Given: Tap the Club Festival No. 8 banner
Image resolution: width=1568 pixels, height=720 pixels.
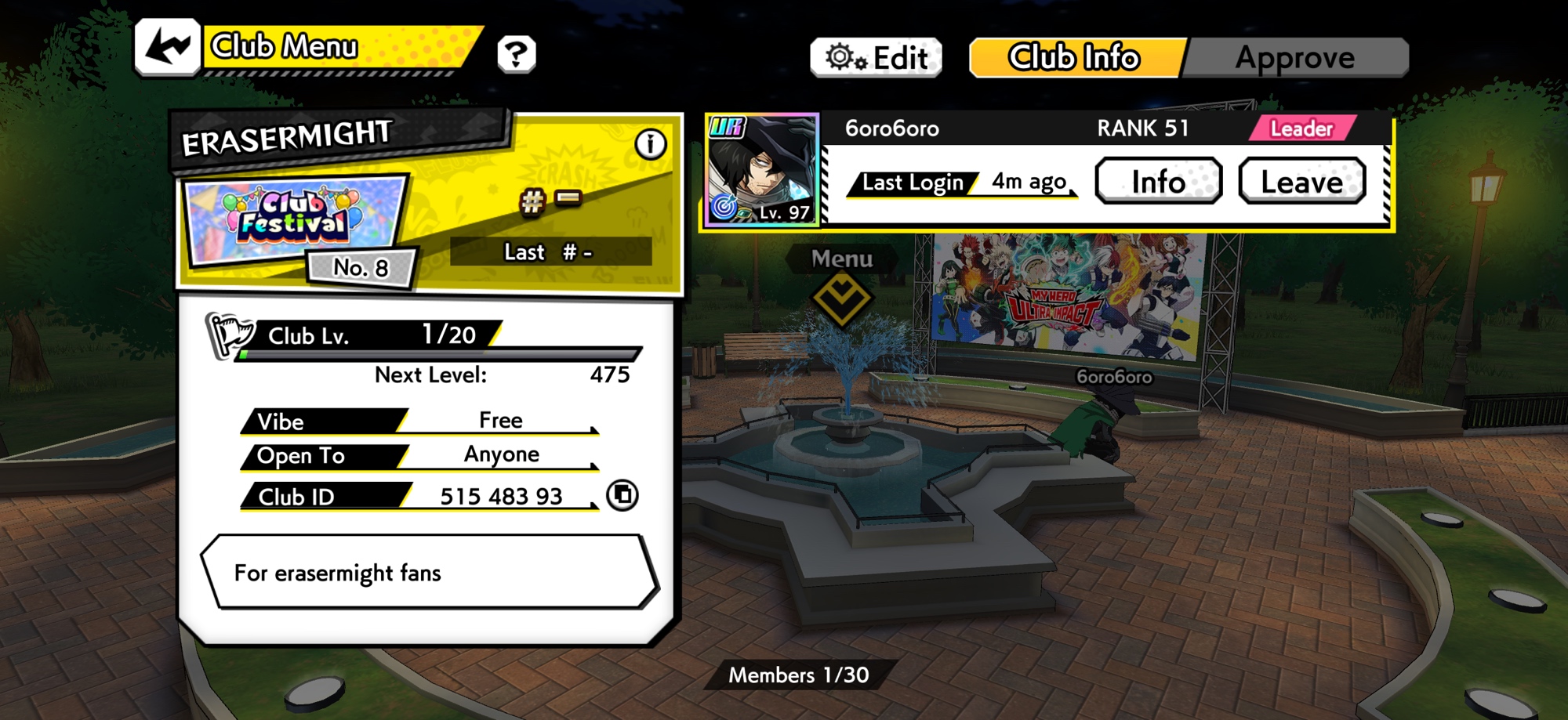Looking at the screenshot, I should [x=296, y=227].
